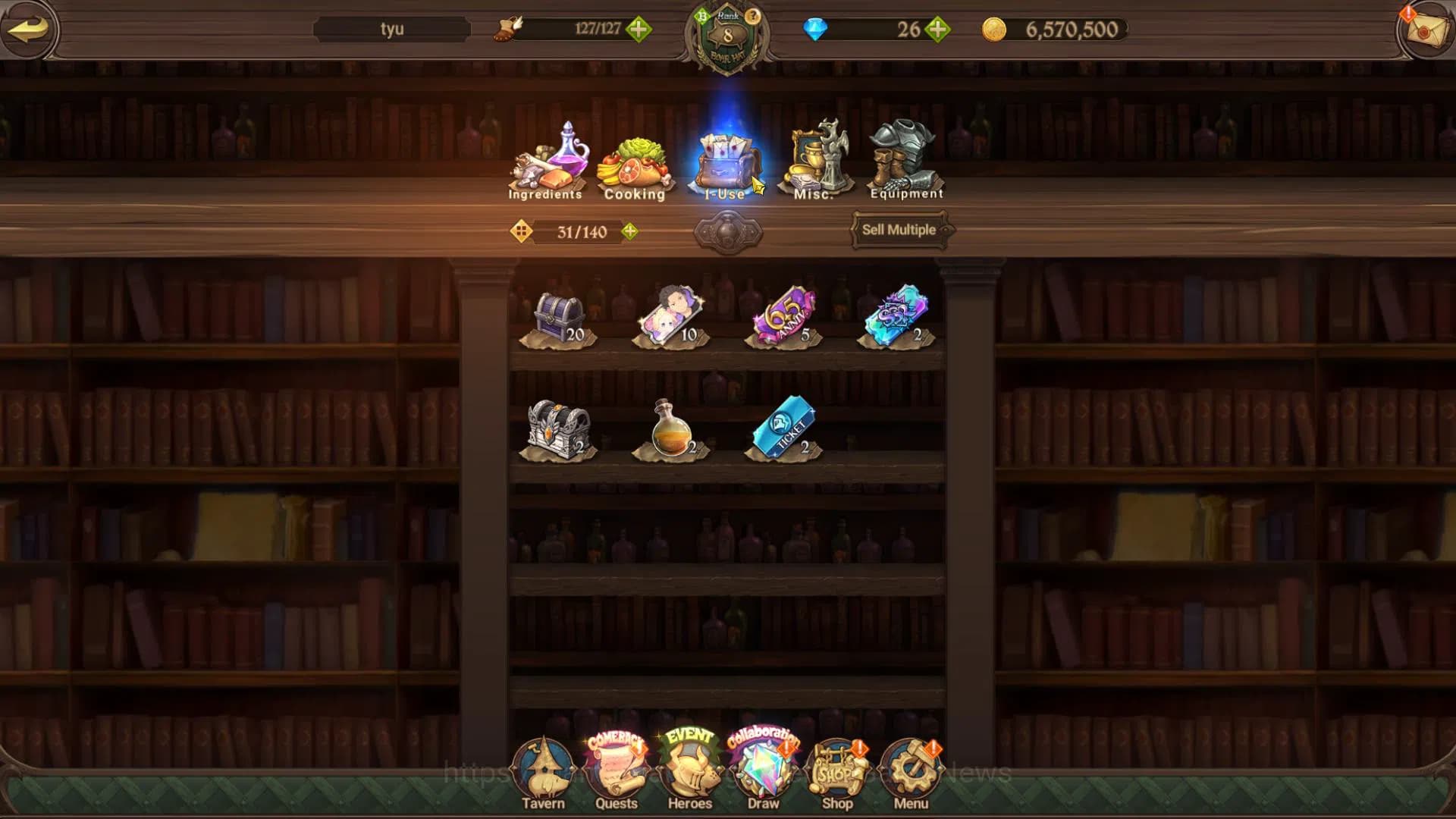Go back with the golden arrow button

(x=28, y=30)
